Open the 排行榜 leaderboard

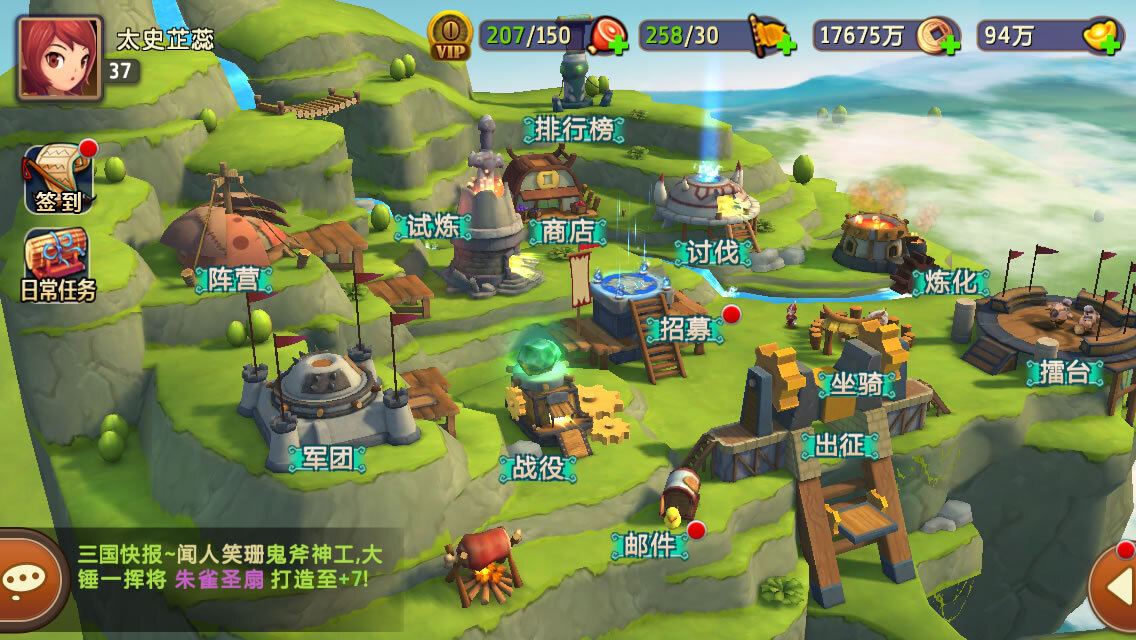(x=574, y=129)
